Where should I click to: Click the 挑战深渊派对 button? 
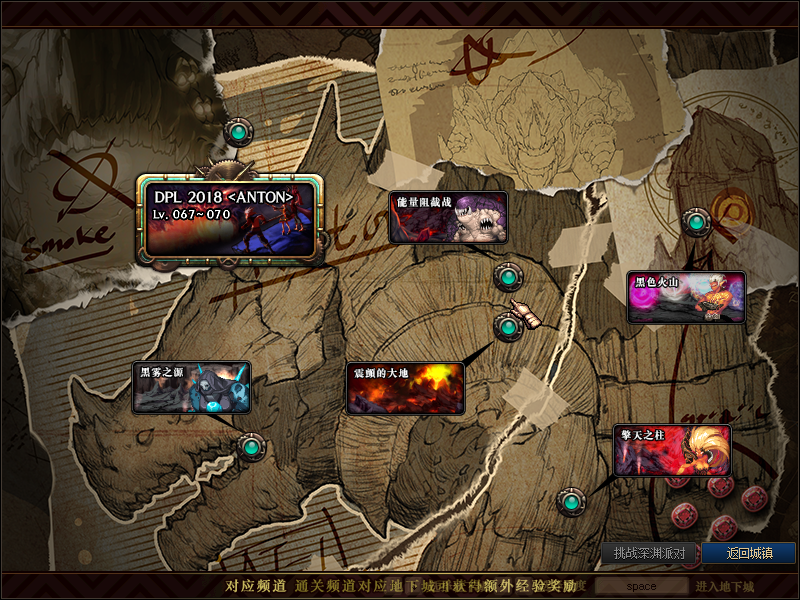pyautogui.click(x=649, y=553)
